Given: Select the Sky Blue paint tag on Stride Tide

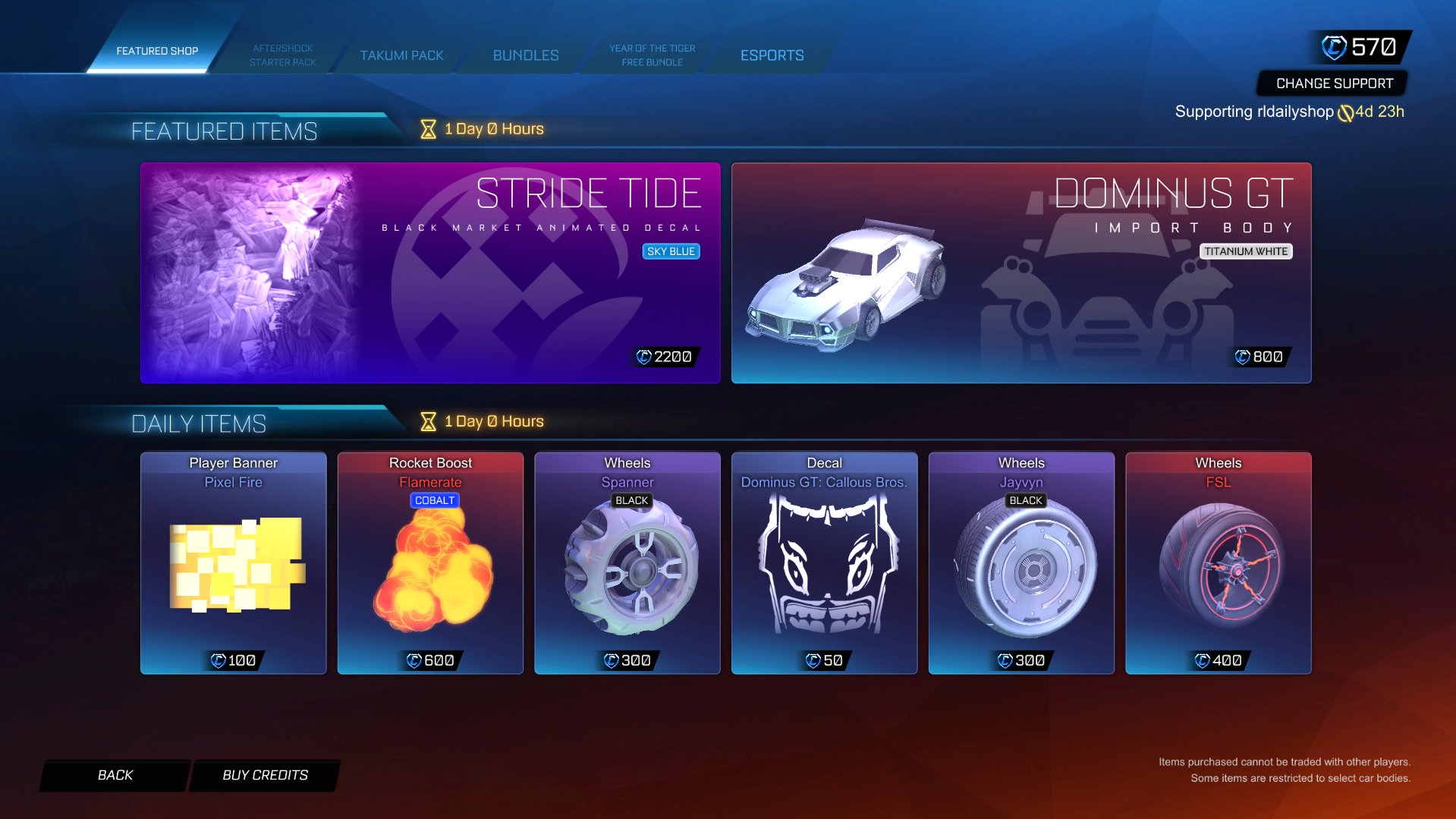Looking at the screenshot, I should pos(671,250).
